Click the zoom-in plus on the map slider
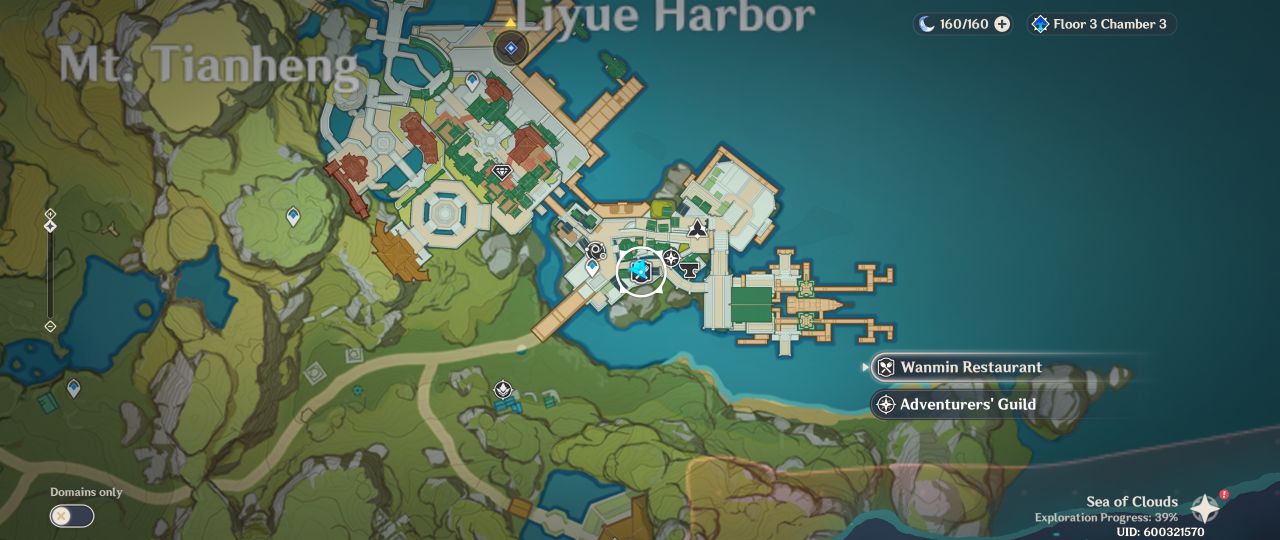This screenshot has height=540, width=1280. tap(50, 214)
